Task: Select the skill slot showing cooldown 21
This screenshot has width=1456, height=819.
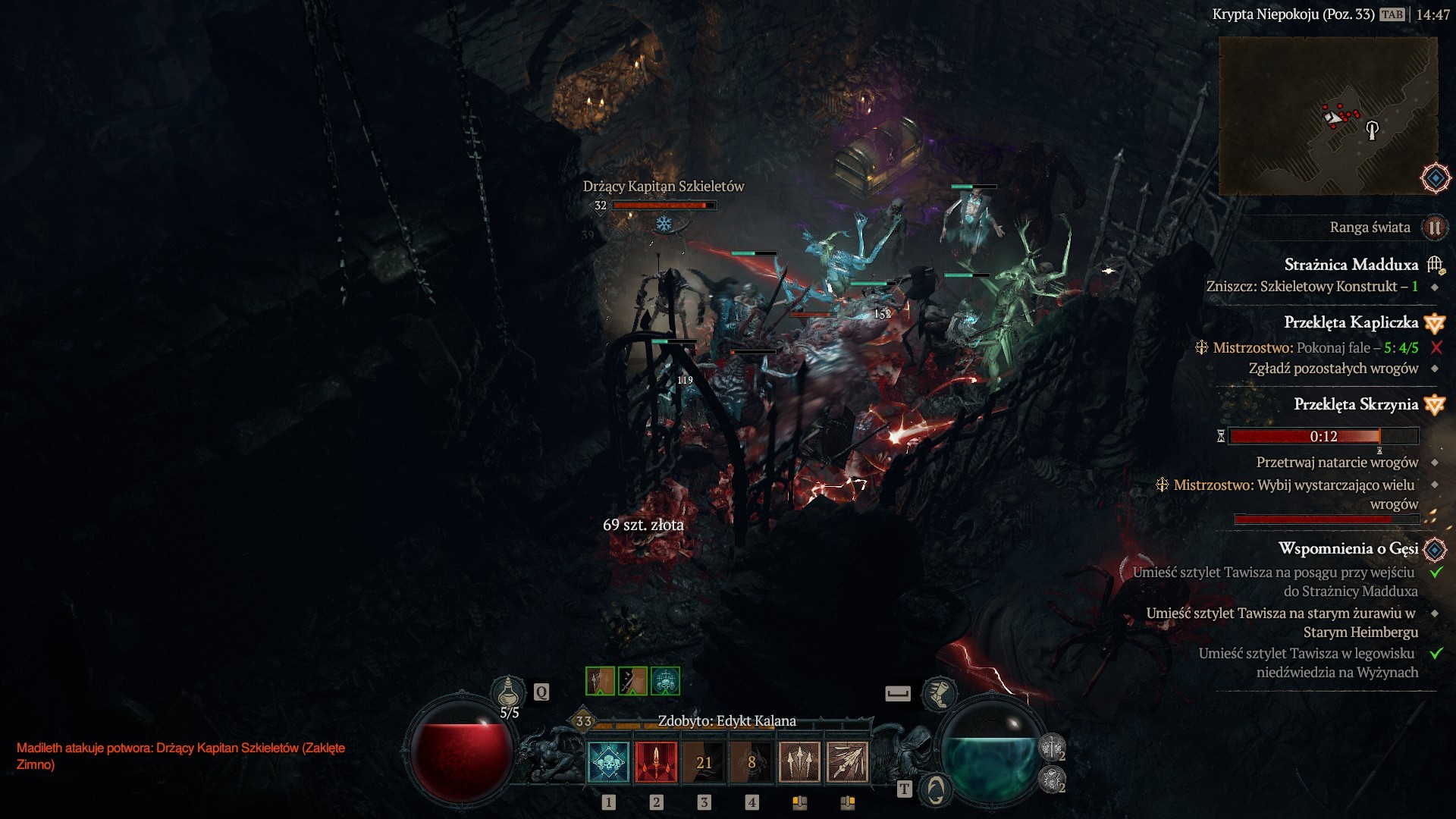Action: pos(704,761)
